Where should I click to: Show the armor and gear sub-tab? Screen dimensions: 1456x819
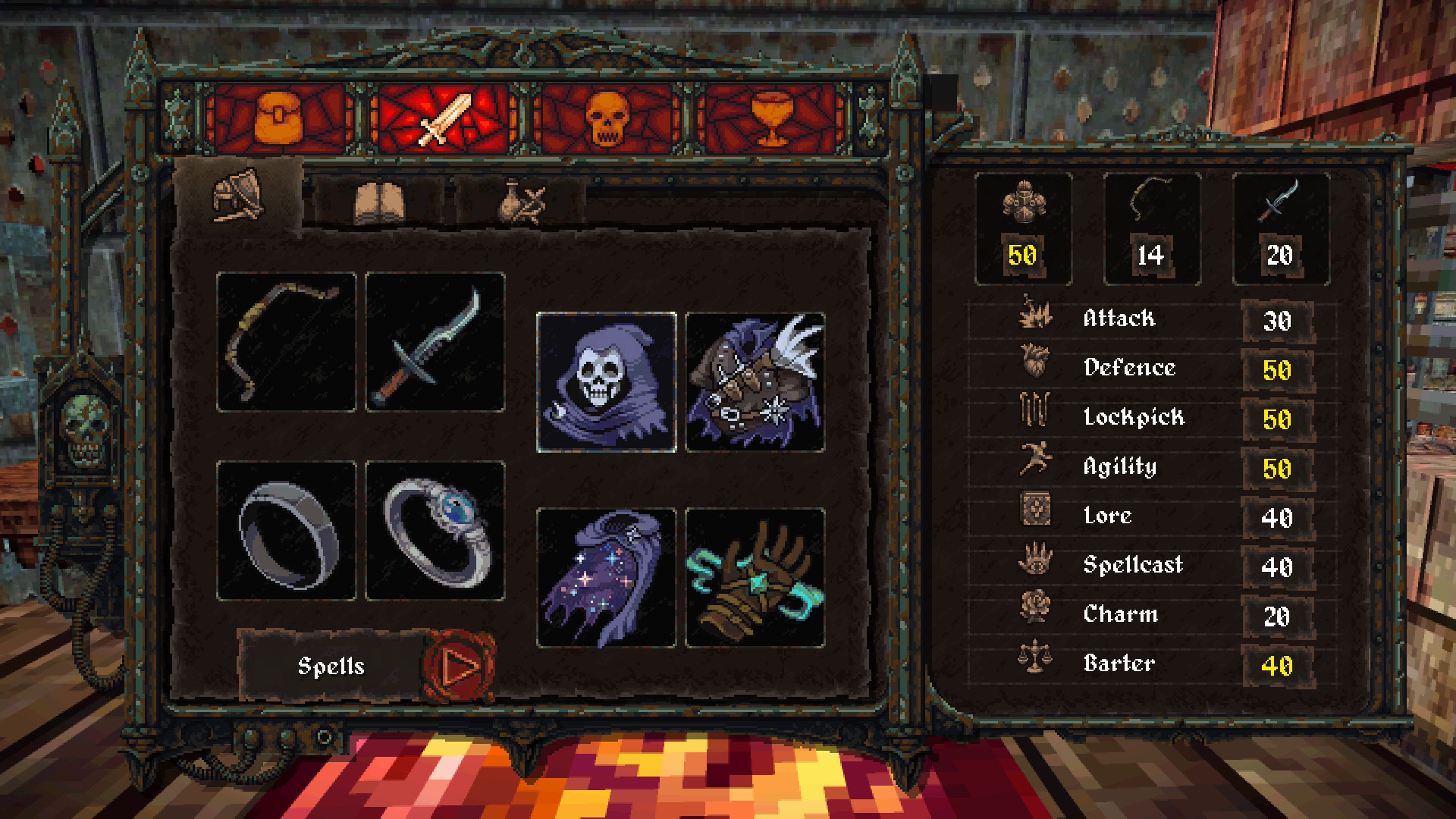pyautogui.click(x=238, y=196)
